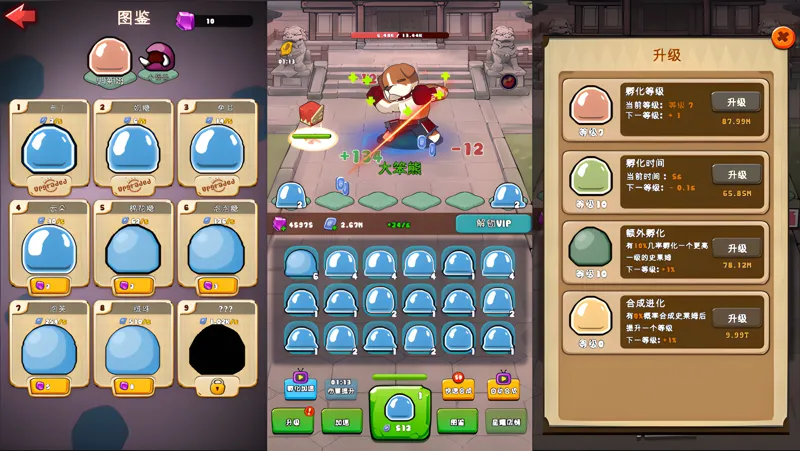Open the 升级 menu with red alert
This screenshot has height=451, width=800.
pyautogui.click(x=292, y=422)
